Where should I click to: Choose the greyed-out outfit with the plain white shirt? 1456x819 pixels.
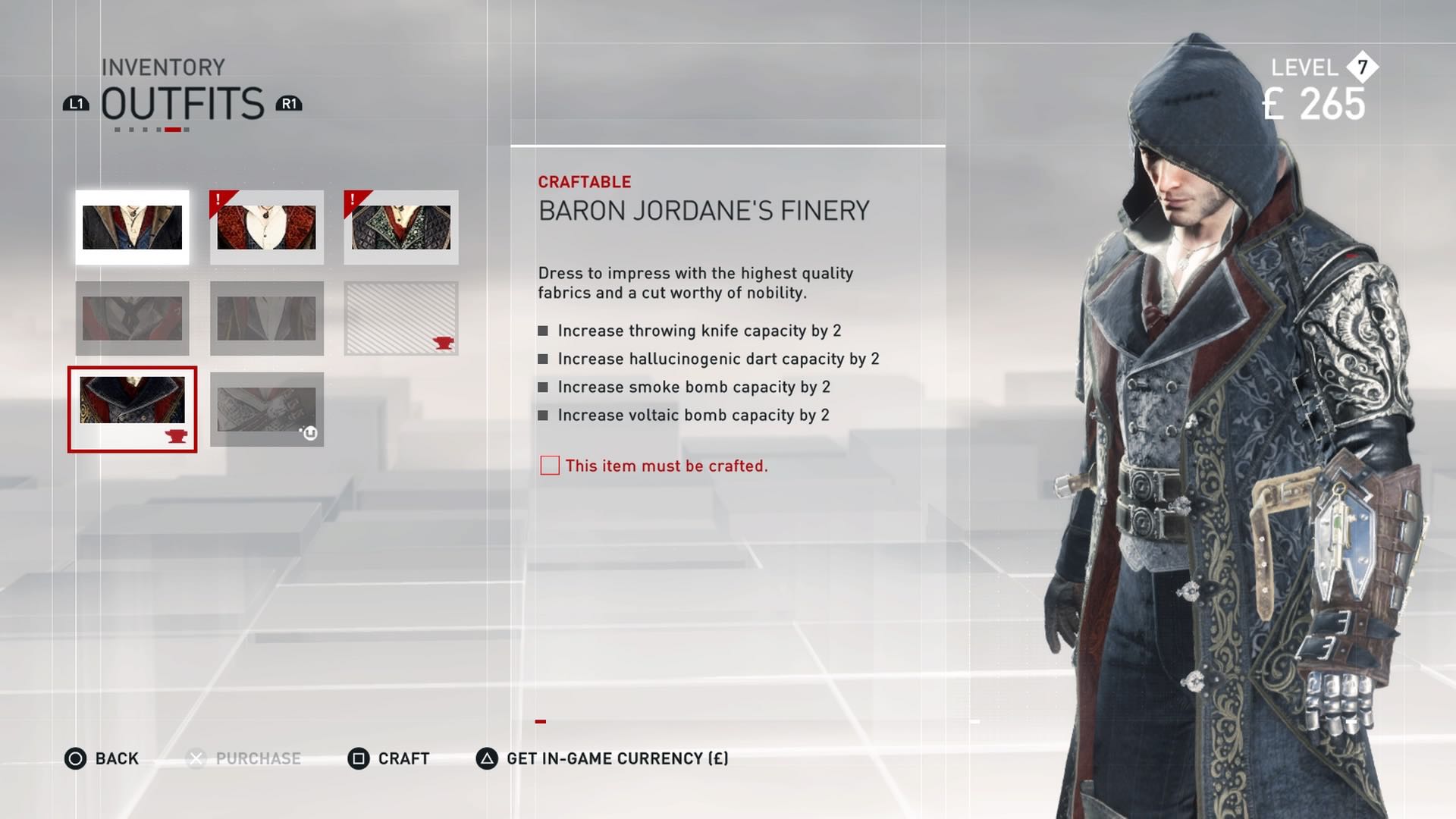266,318
